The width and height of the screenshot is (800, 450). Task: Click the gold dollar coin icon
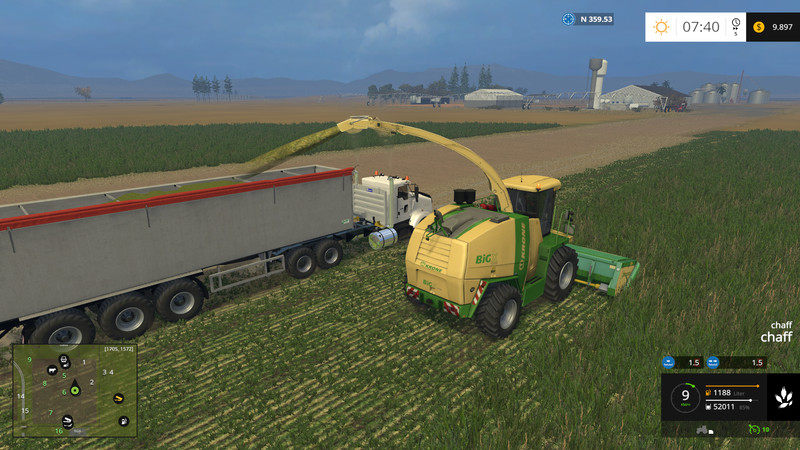pos(760,27)
